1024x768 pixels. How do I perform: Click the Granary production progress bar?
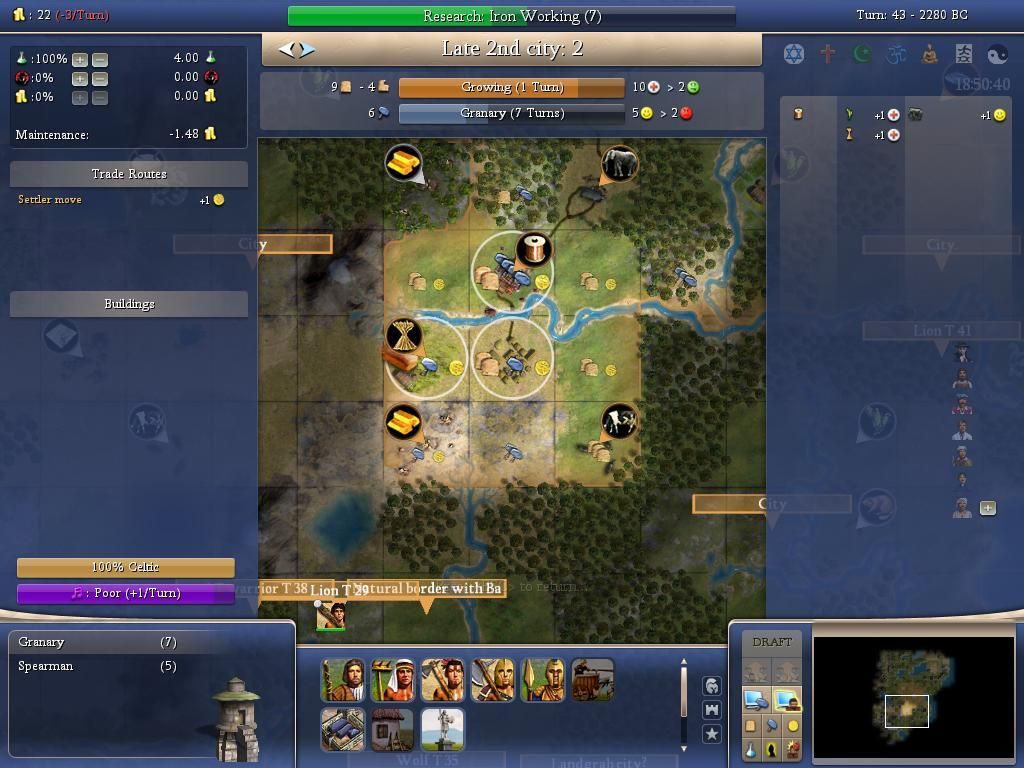tap(511, 113)
